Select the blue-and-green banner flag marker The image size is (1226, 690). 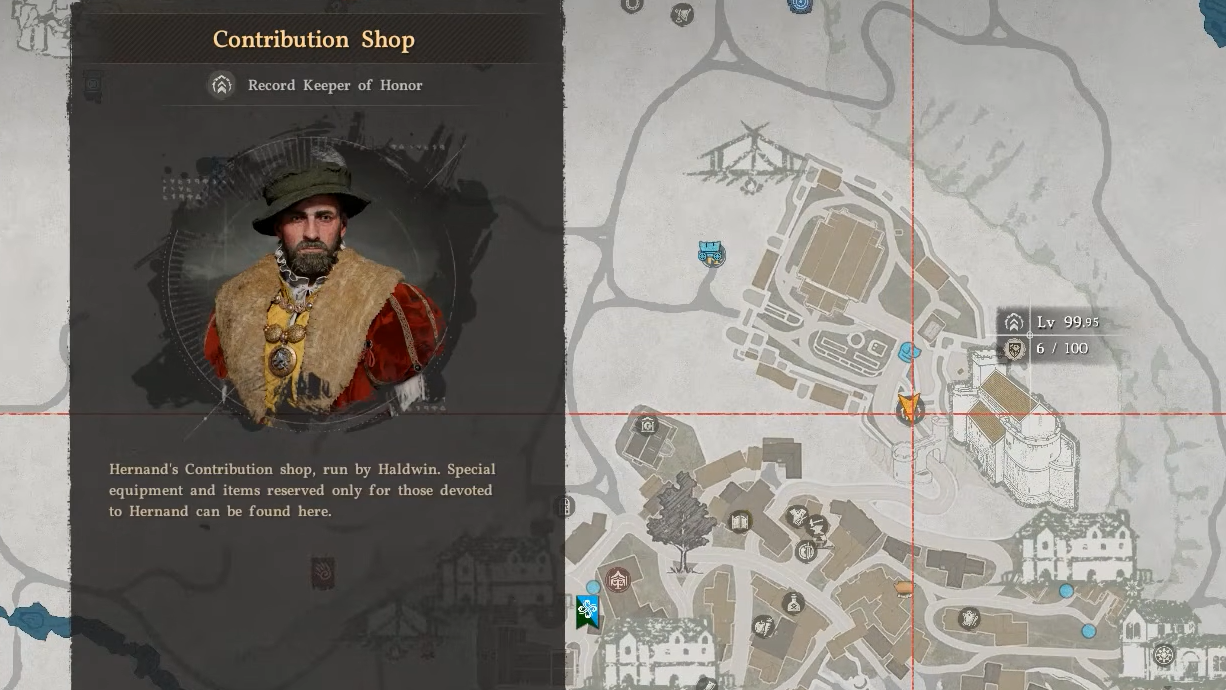(587, 611)
